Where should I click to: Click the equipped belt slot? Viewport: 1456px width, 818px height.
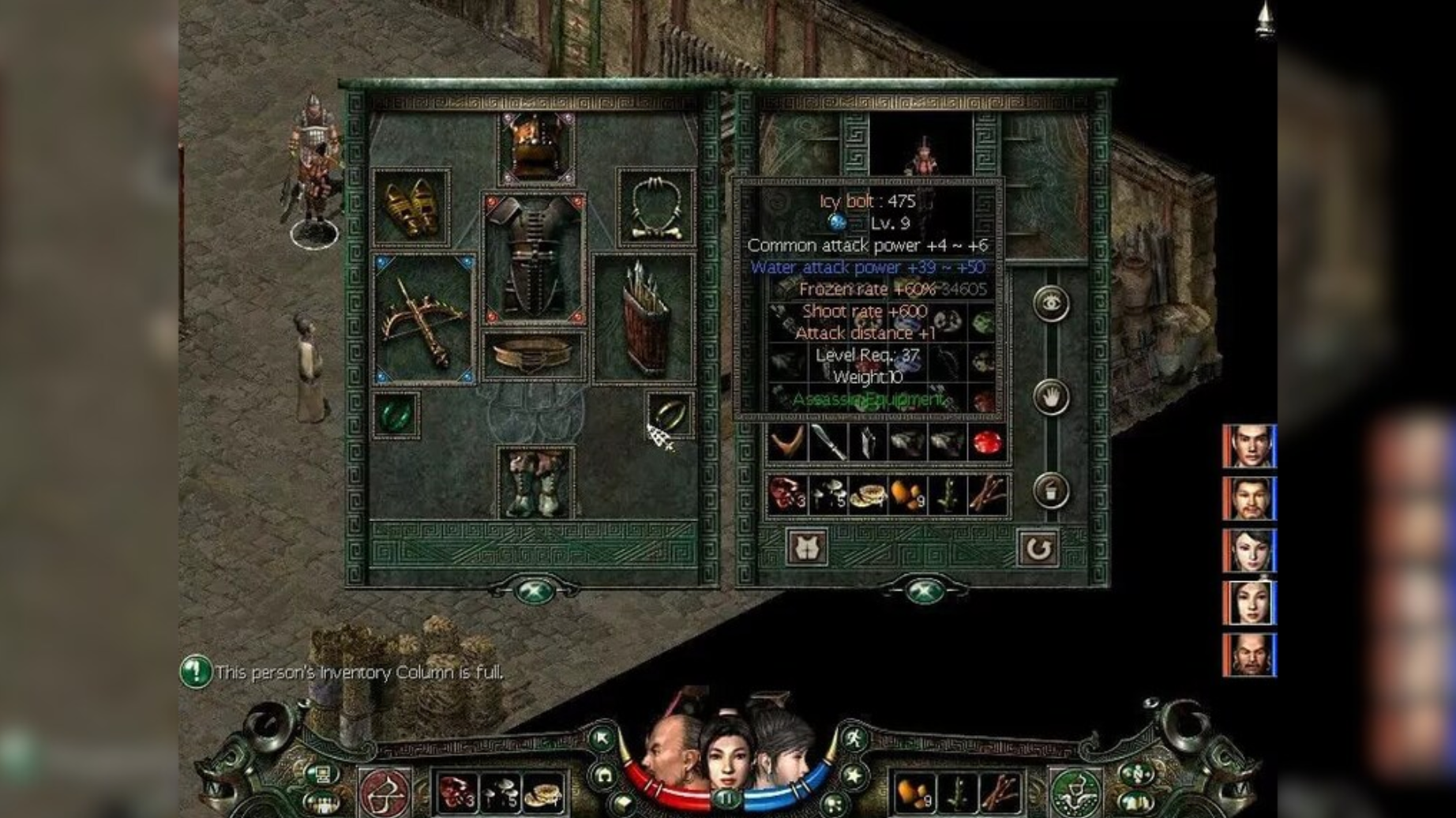coord(534,356)
